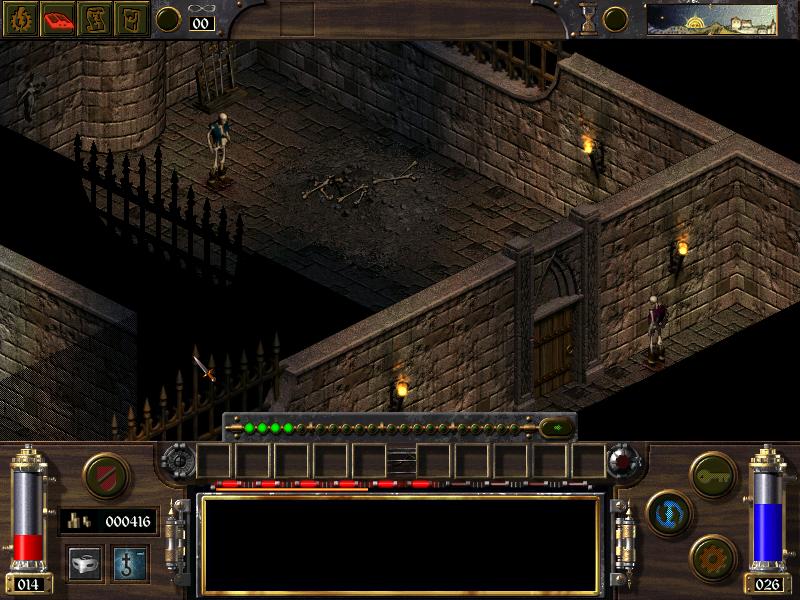Open tech schematics with the orange gear button

click(712, 554)
